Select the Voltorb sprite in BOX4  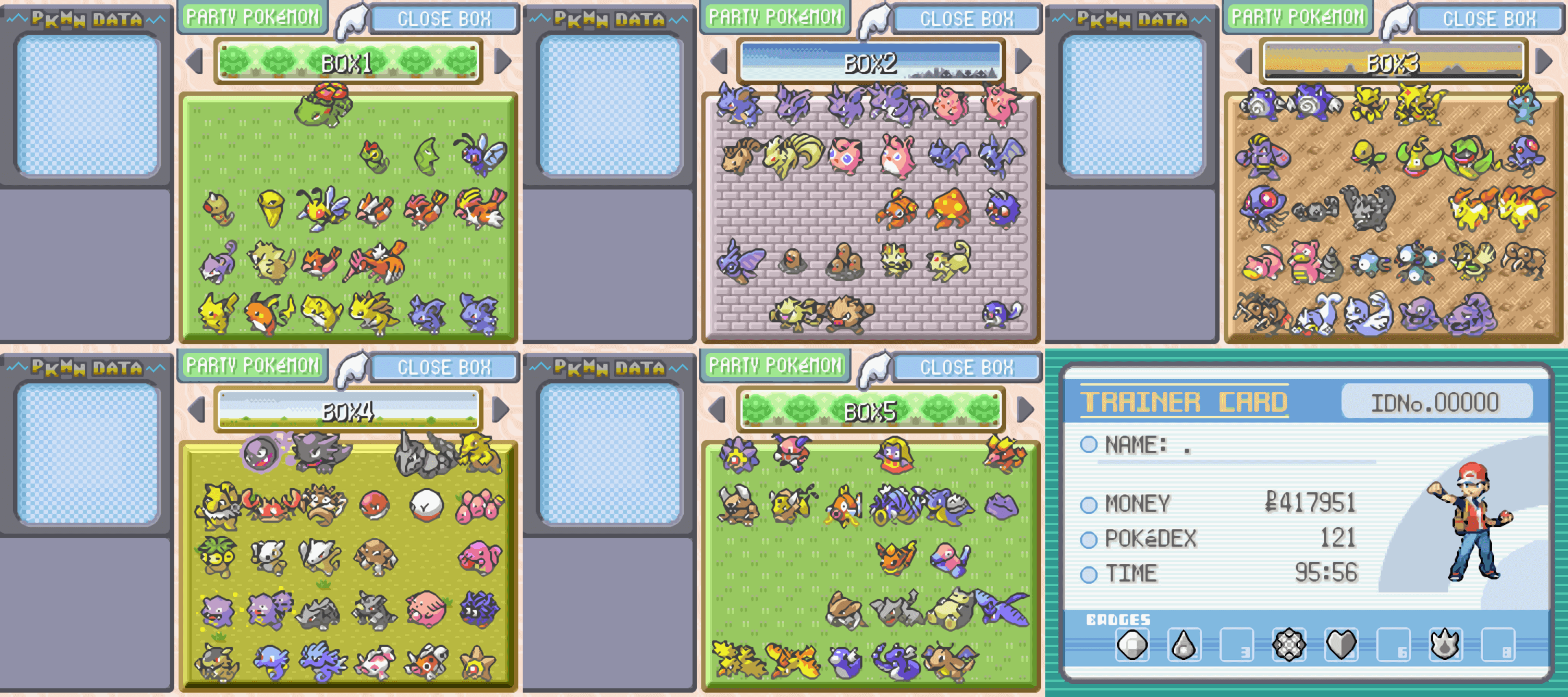373,506
